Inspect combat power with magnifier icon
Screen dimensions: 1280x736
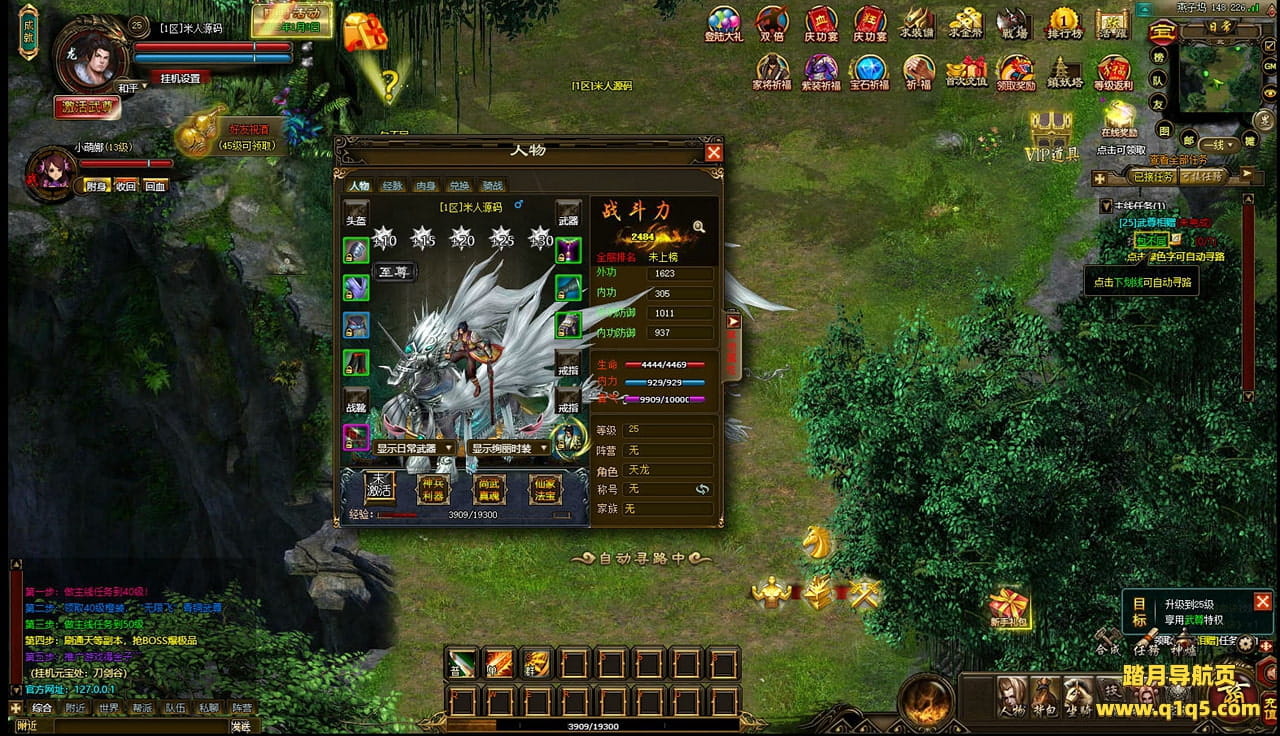[699, 227]
